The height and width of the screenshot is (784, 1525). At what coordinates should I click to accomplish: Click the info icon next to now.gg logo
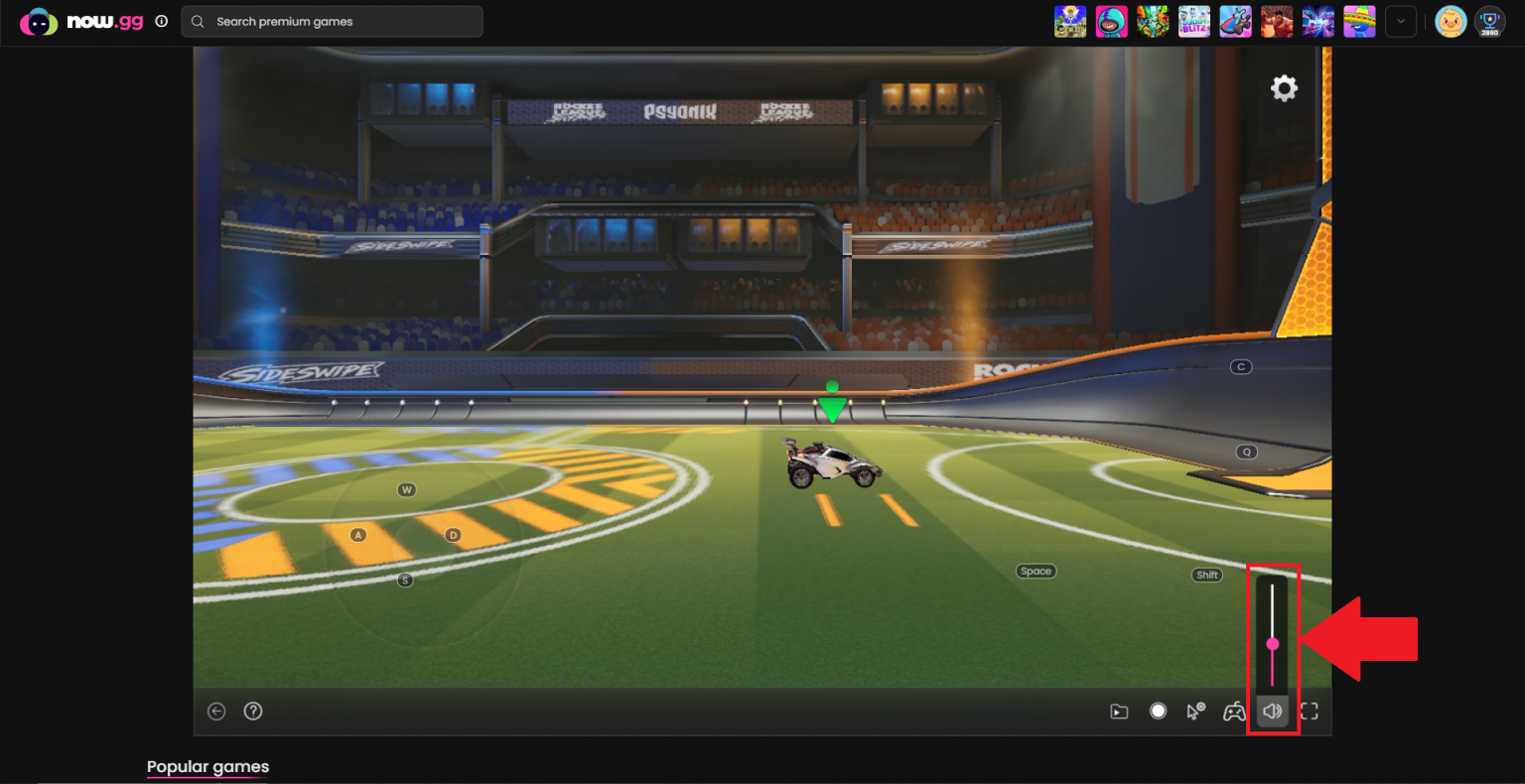coord(161,20)
